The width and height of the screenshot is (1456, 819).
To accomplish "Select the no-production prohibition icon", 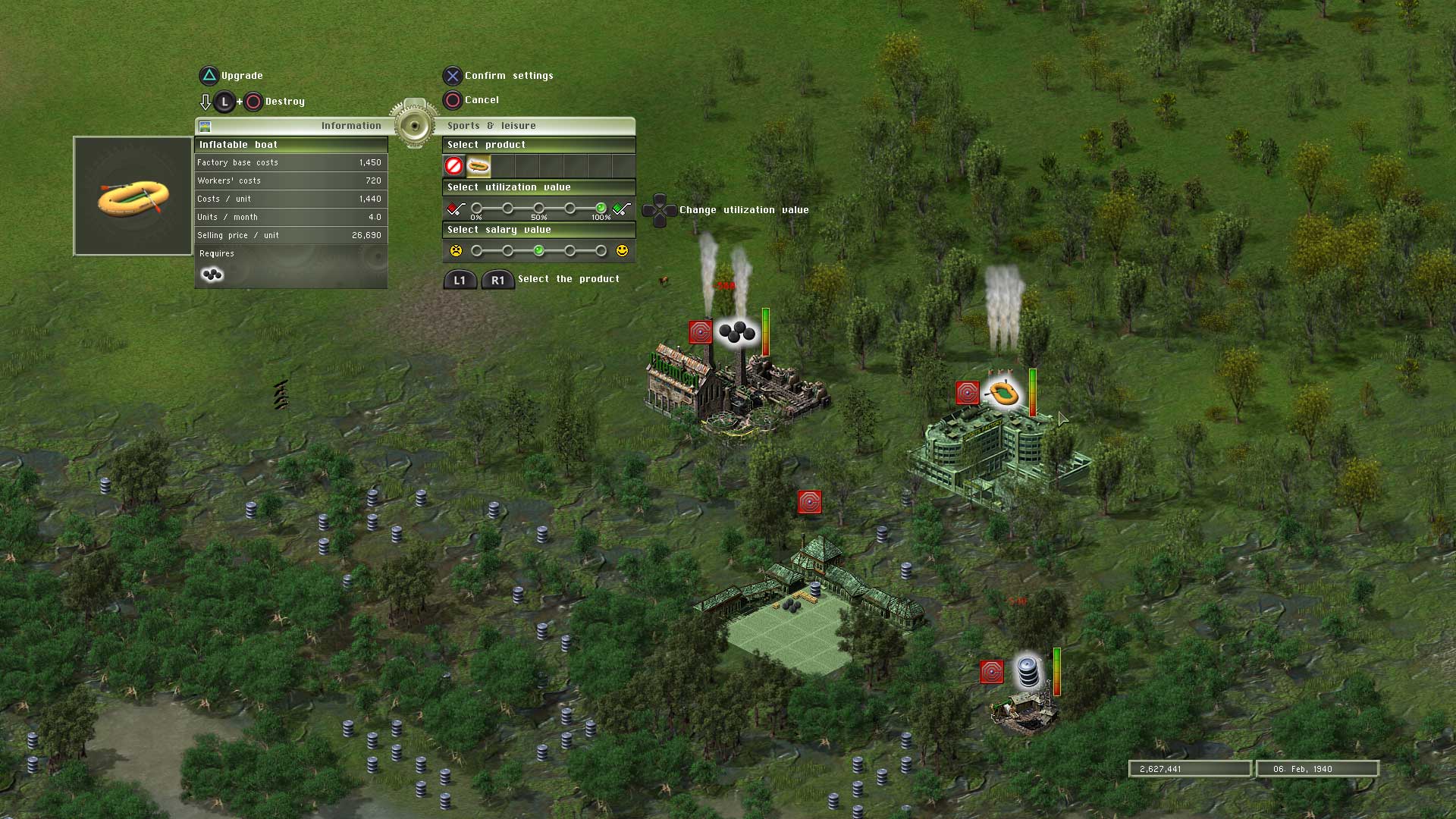I will point(455,165).
